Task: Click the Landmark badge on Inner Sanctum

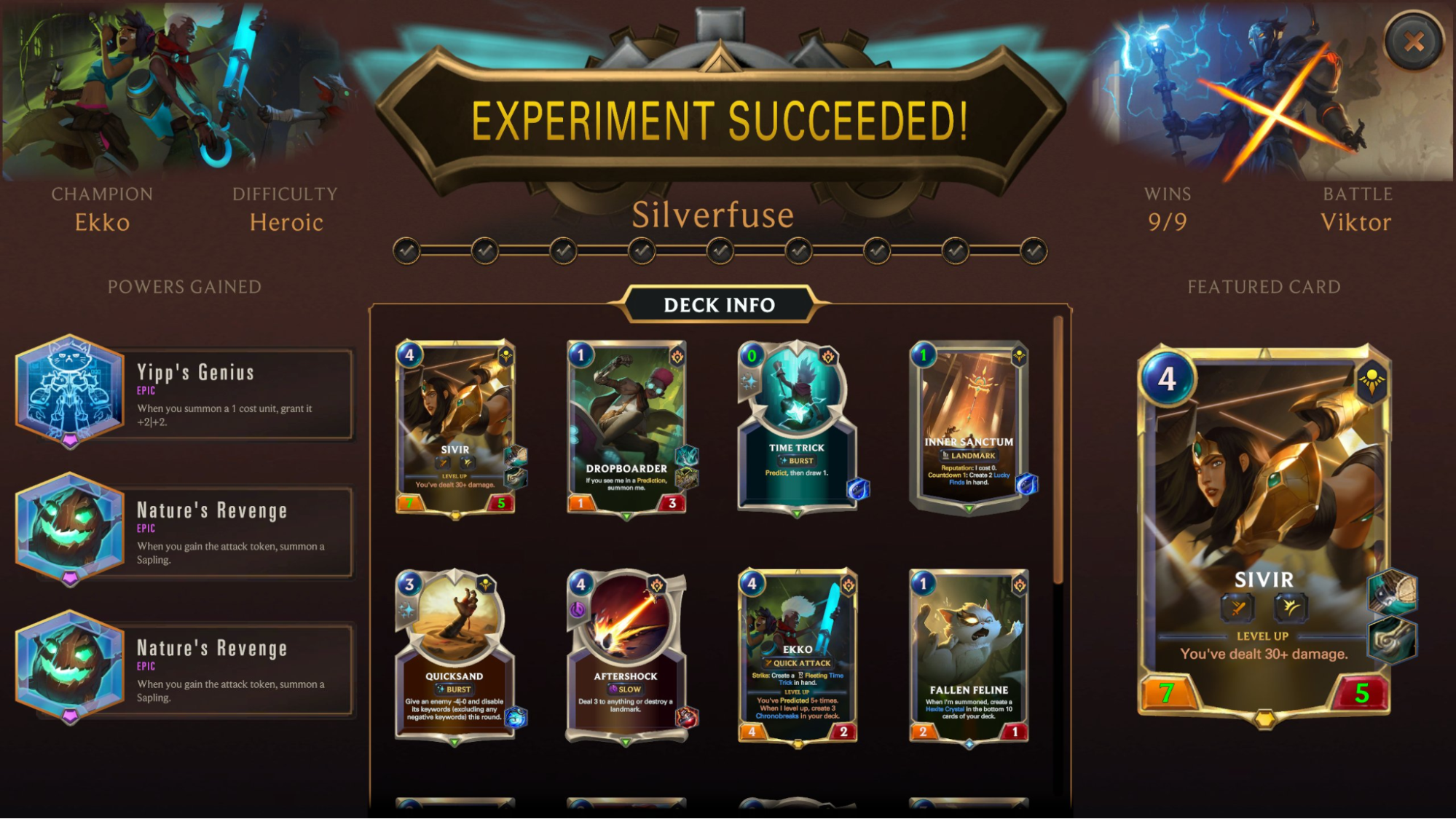Action: click(x=969, y=456)
